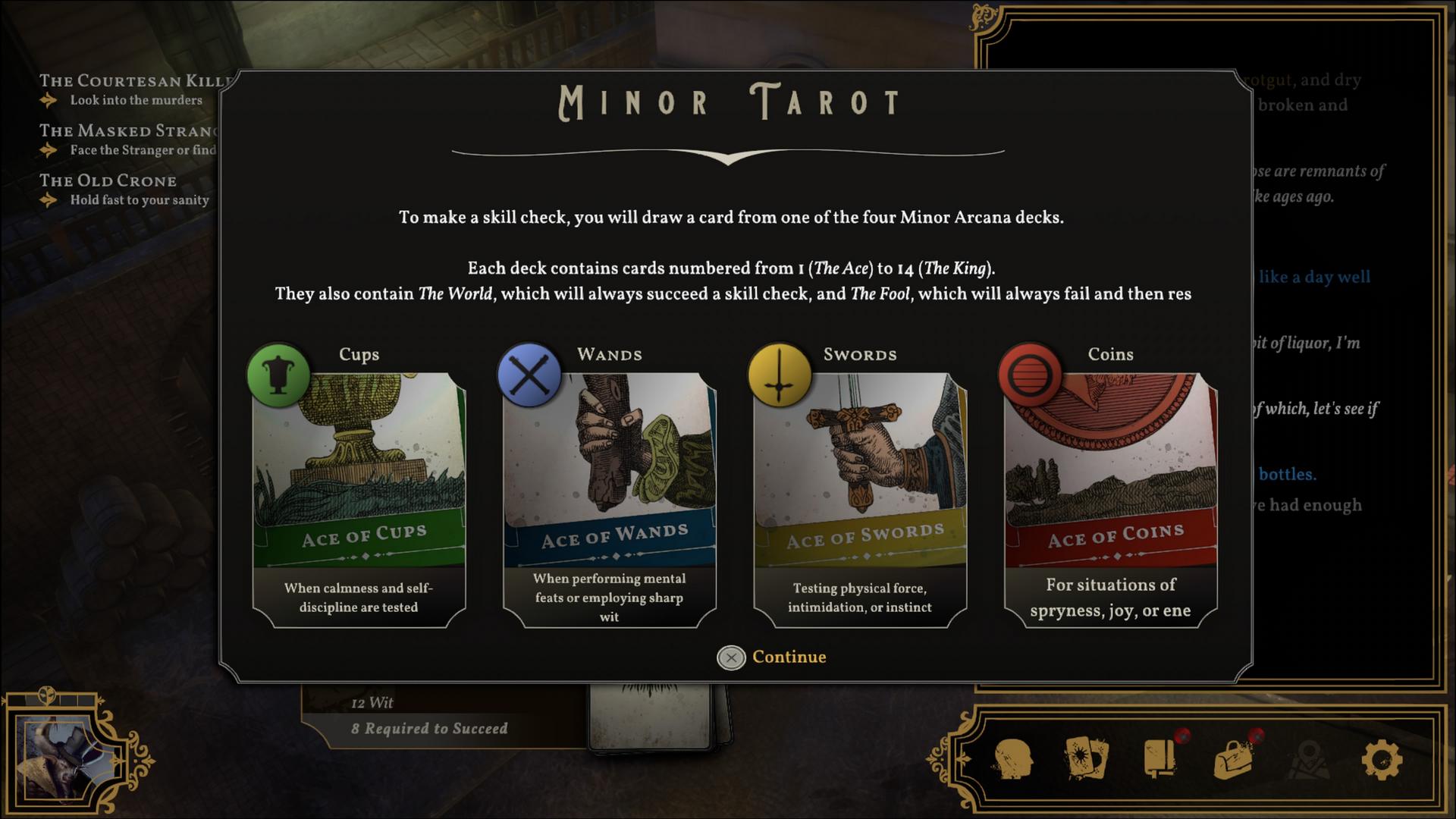Select The Masked Stranger quest entry
1456x819 pixels.
click(129, 131)
